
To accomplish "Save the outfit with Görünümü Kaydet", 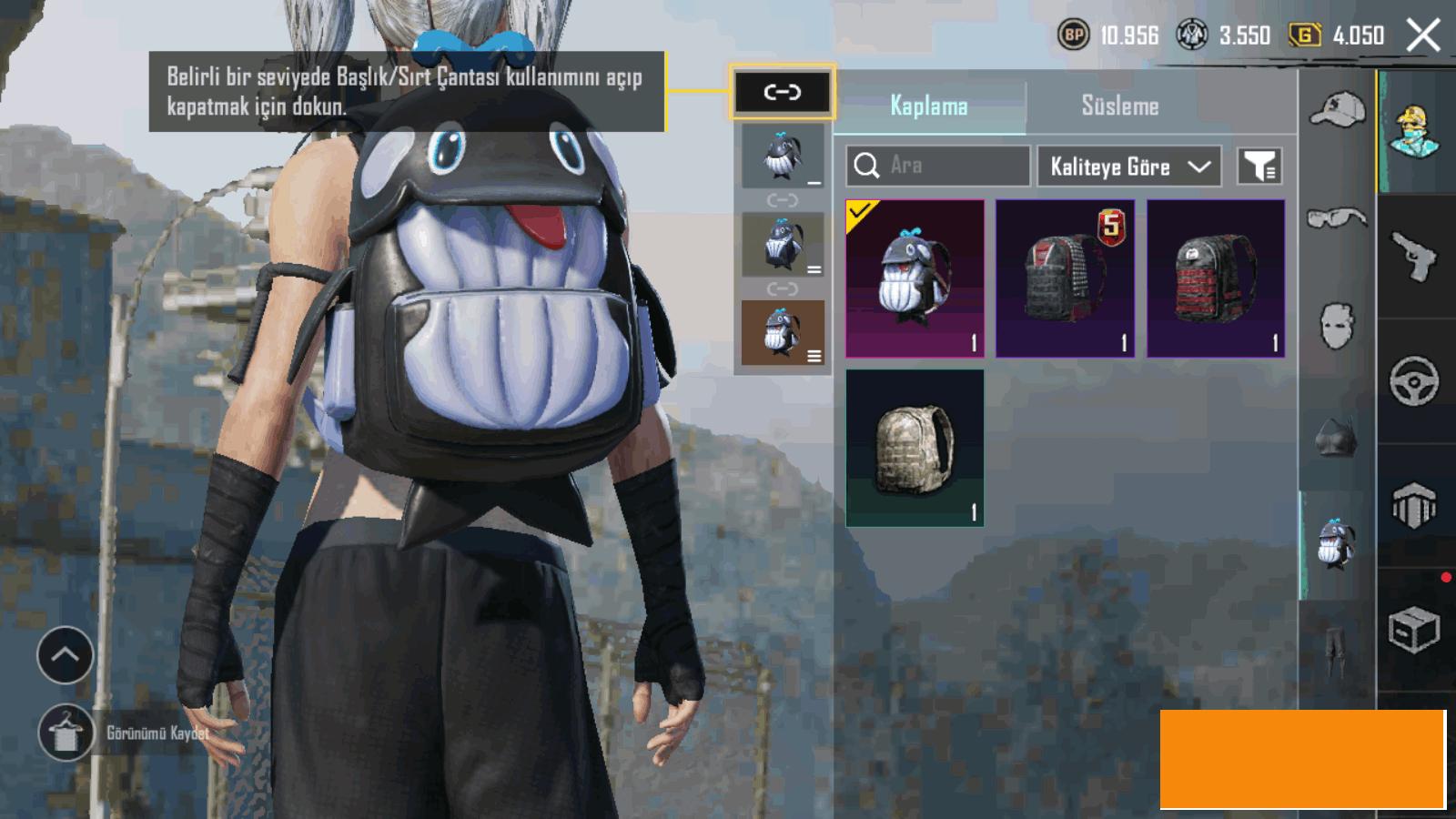I will (66, 733).
